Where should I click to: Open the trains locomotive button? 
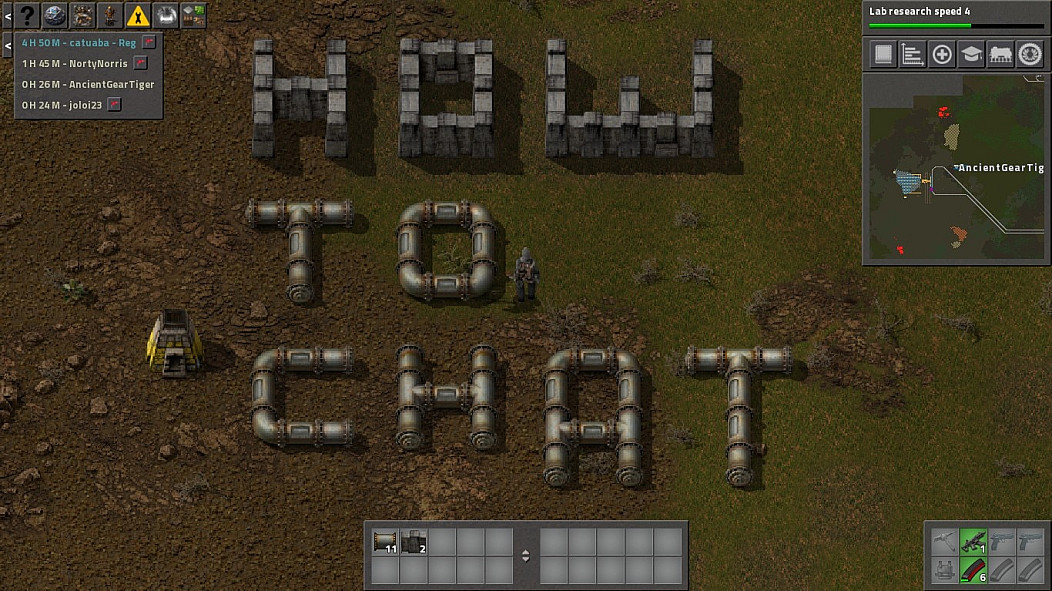click(x=1000, y=54)
